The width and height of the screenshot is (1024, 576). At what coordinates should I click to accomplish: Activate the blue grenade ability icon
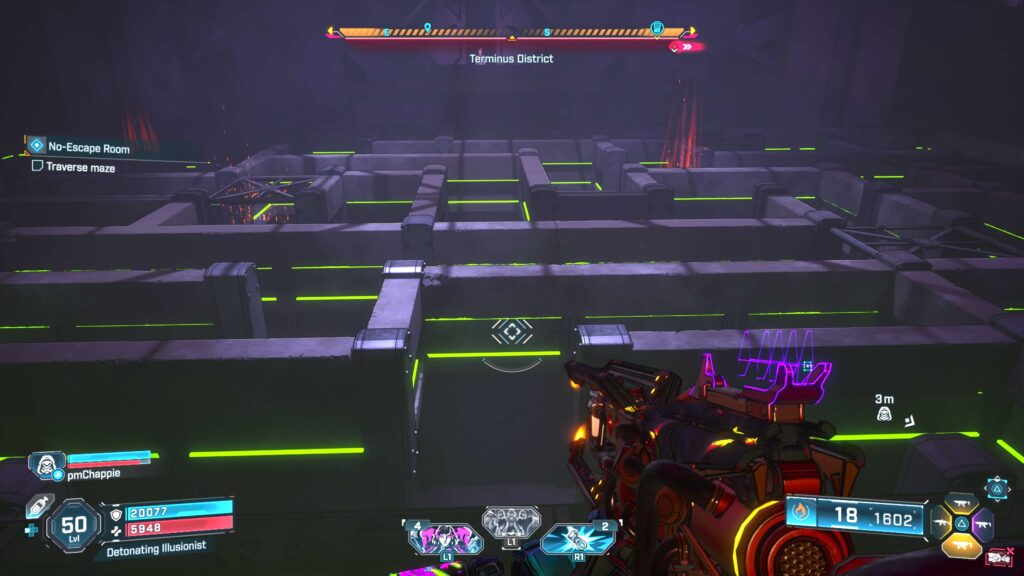coord(577,539)
